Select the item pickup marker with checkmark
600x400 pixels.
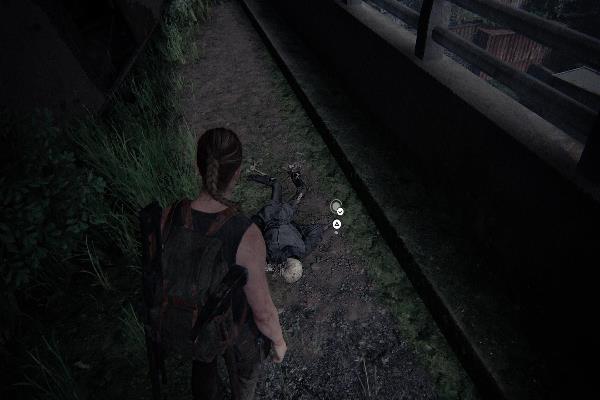pos(337,208)
